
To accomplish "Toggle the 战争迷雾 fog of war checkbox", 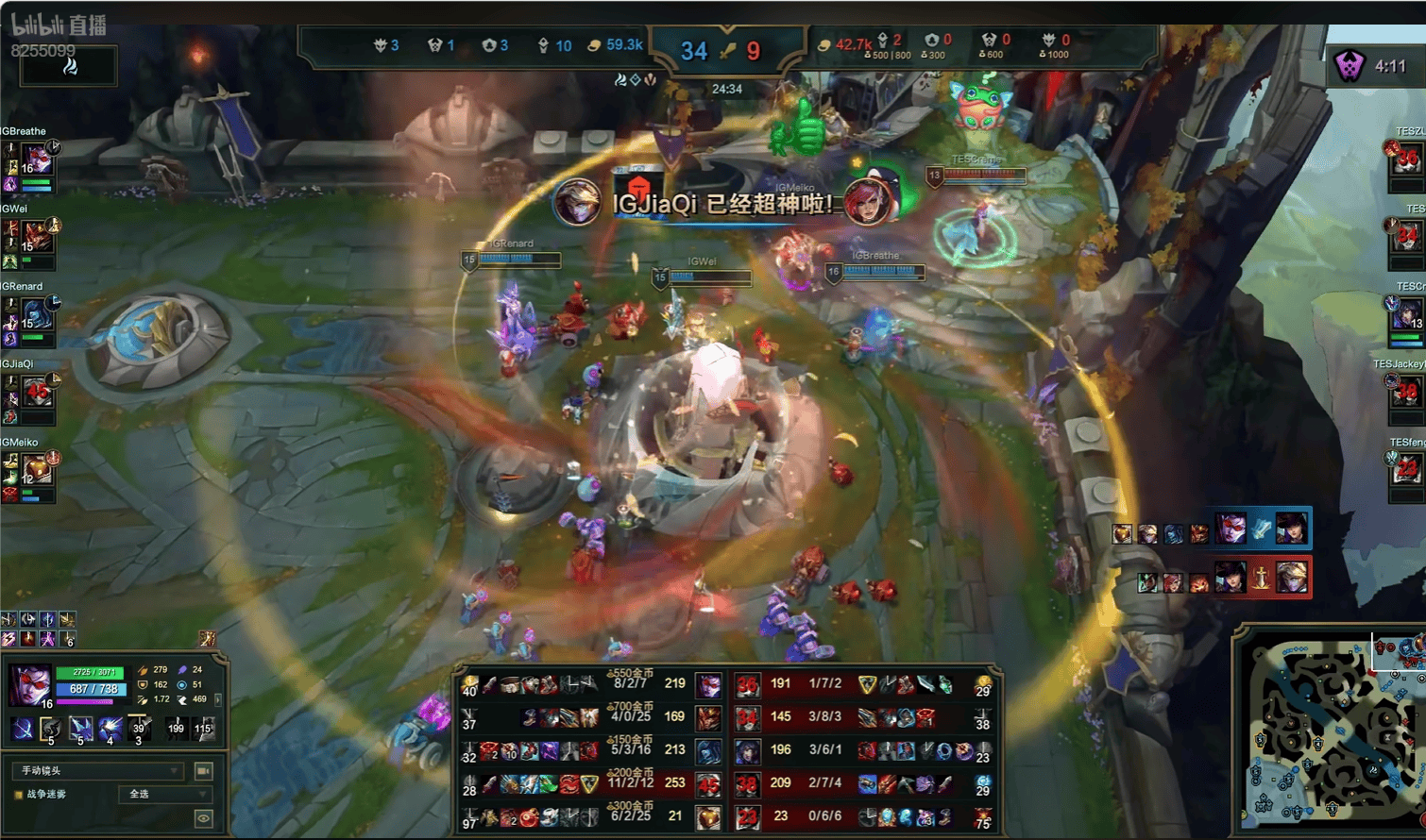I will pos(18,795).
